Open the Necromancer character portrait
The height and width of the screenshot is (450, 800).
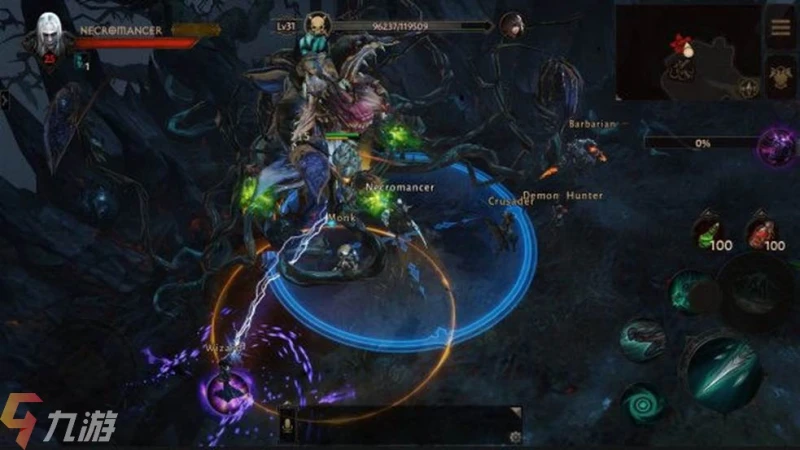[48, 37]
